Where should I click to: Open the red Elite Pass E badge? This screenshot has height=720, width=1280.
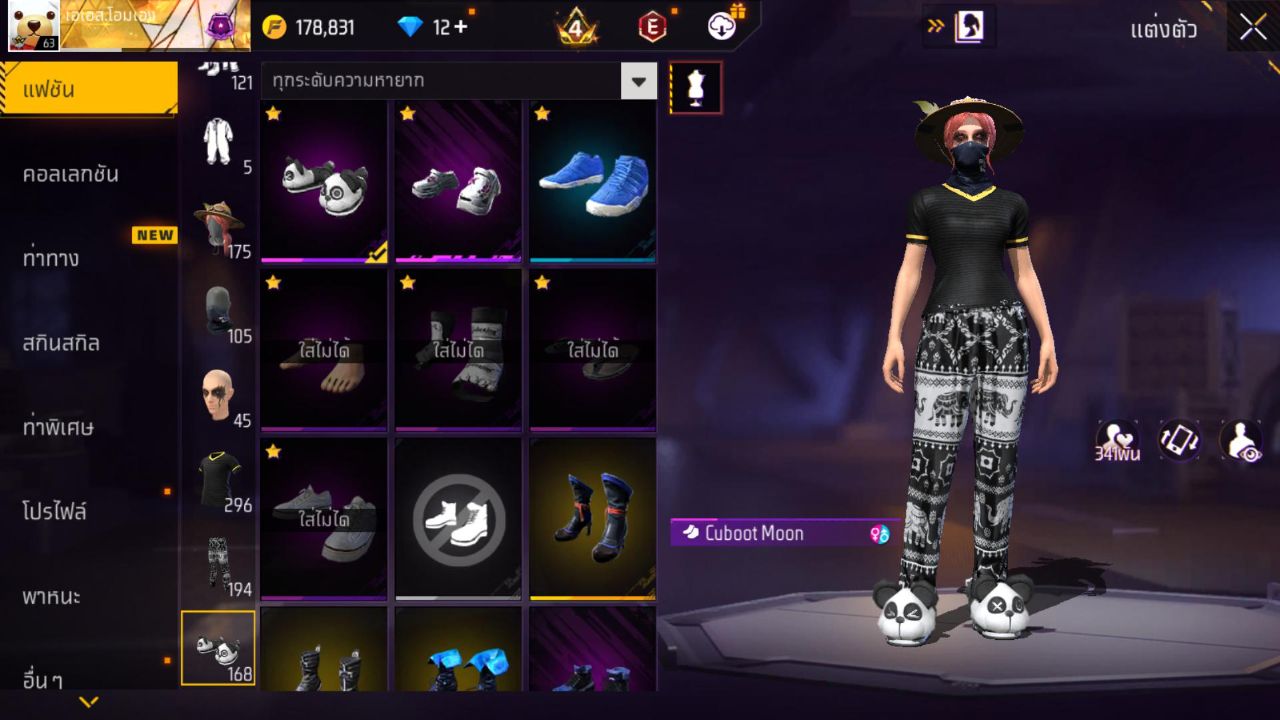pyautogui.click(x=653, y=27)
